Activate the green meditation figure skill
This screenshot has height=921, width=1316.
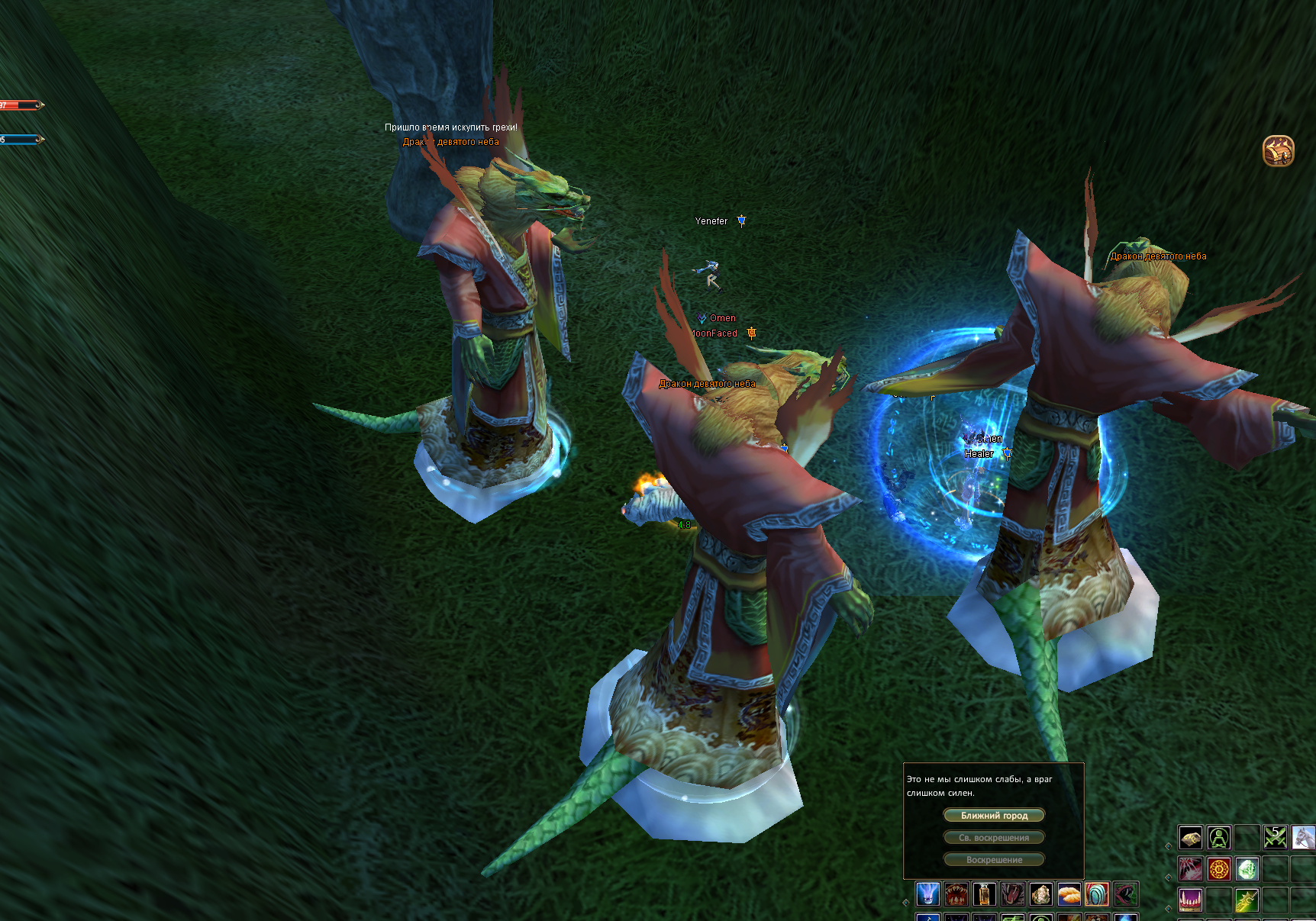[1219, 839]
